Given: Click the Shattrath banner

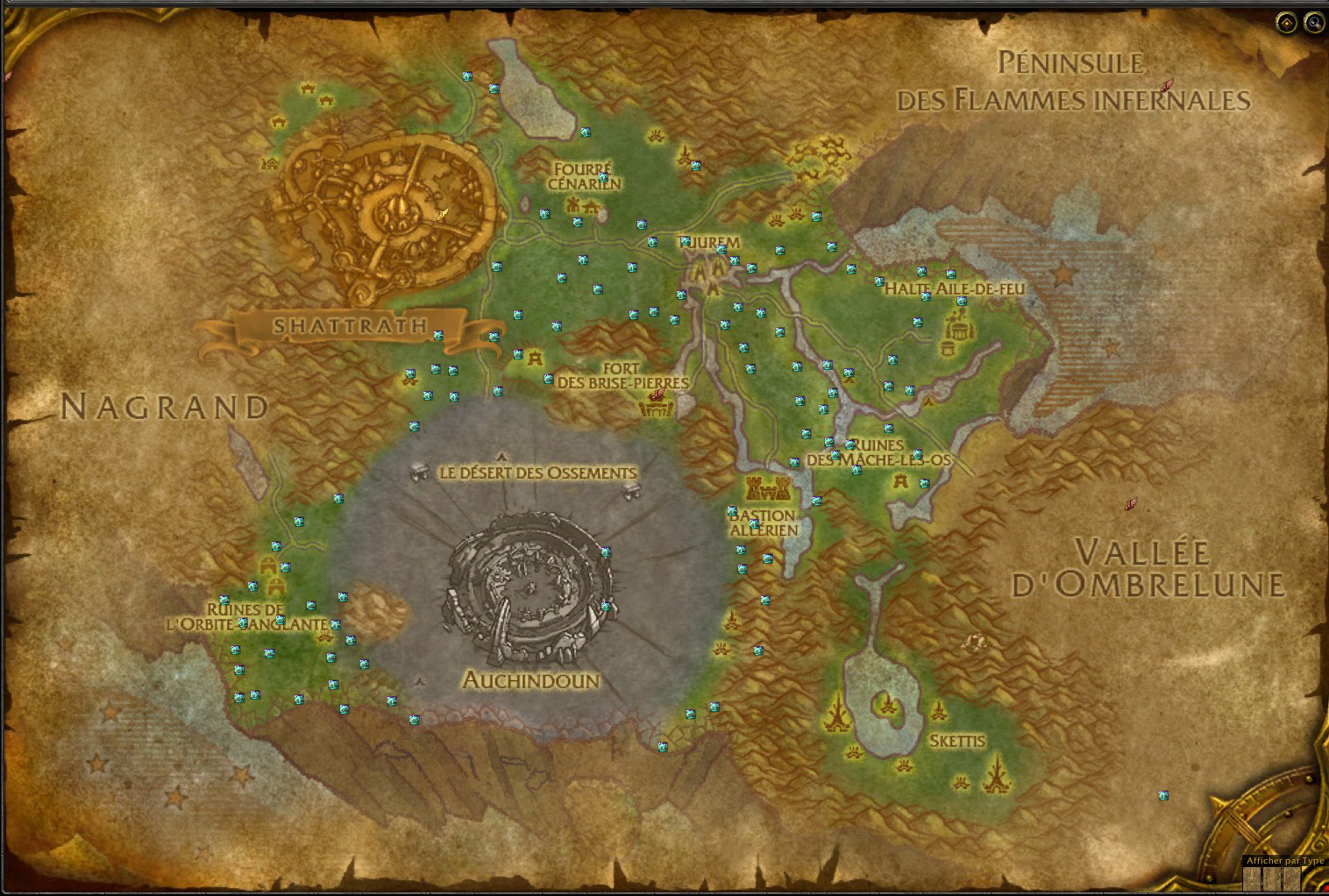Looking at the screenshot, I should point(350,327).
